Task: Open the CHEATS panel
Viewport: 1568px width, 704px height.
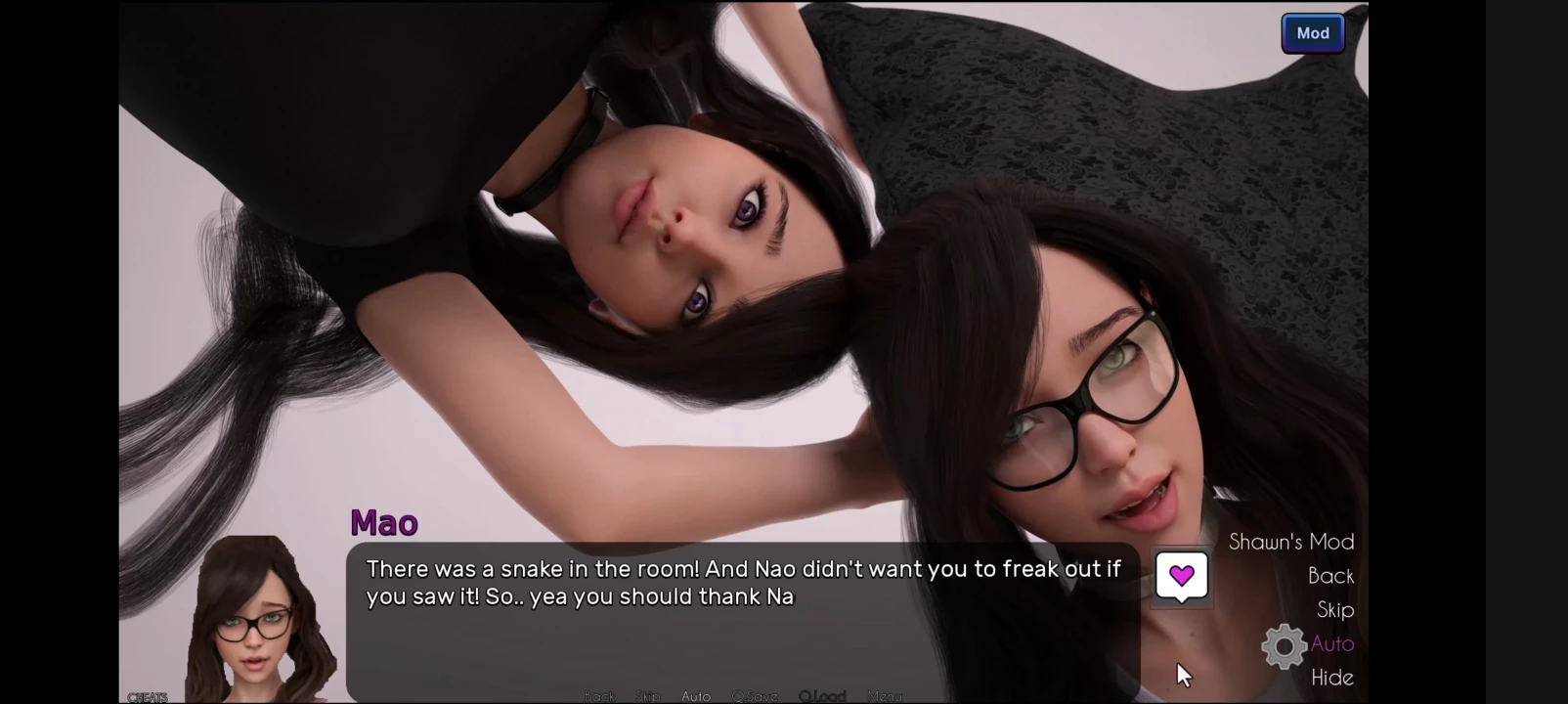Action: pyautogui.click(x=148, y=697)
